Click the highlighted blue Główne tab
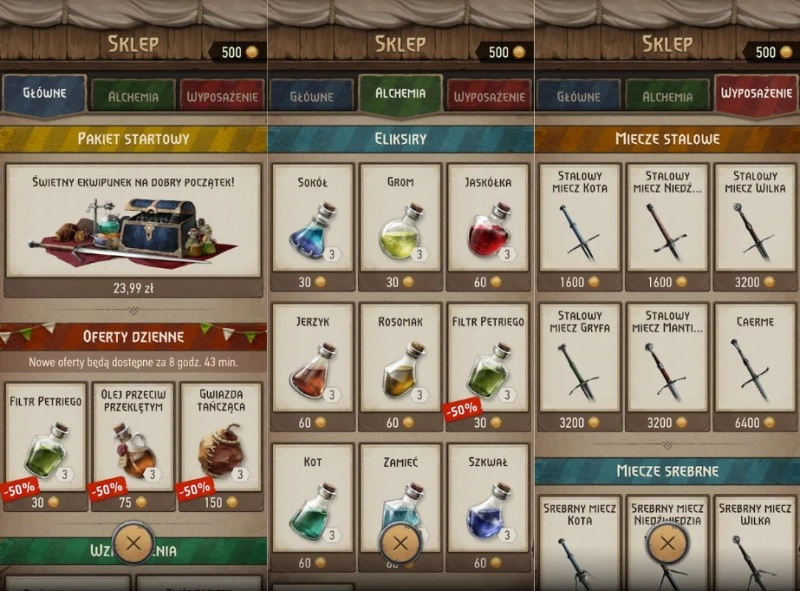Image resolution: width=800 pixels, height=591 pixels. click(x=44, y=94)
